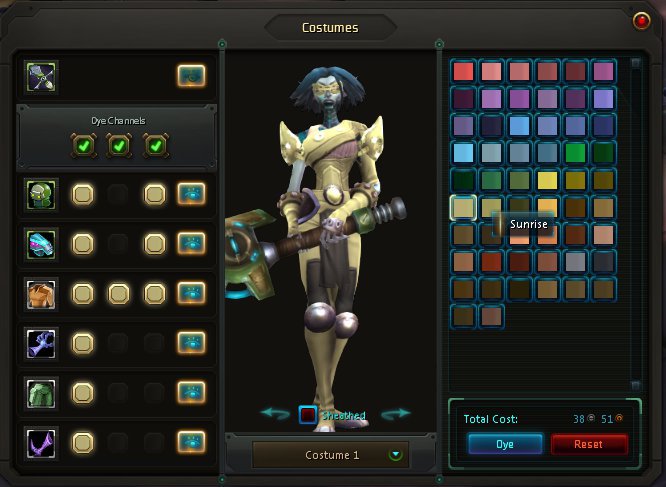Viewport: 666px width, 487px height.
Task: Rotate character with the left arrow
Action: pos(275,413)
